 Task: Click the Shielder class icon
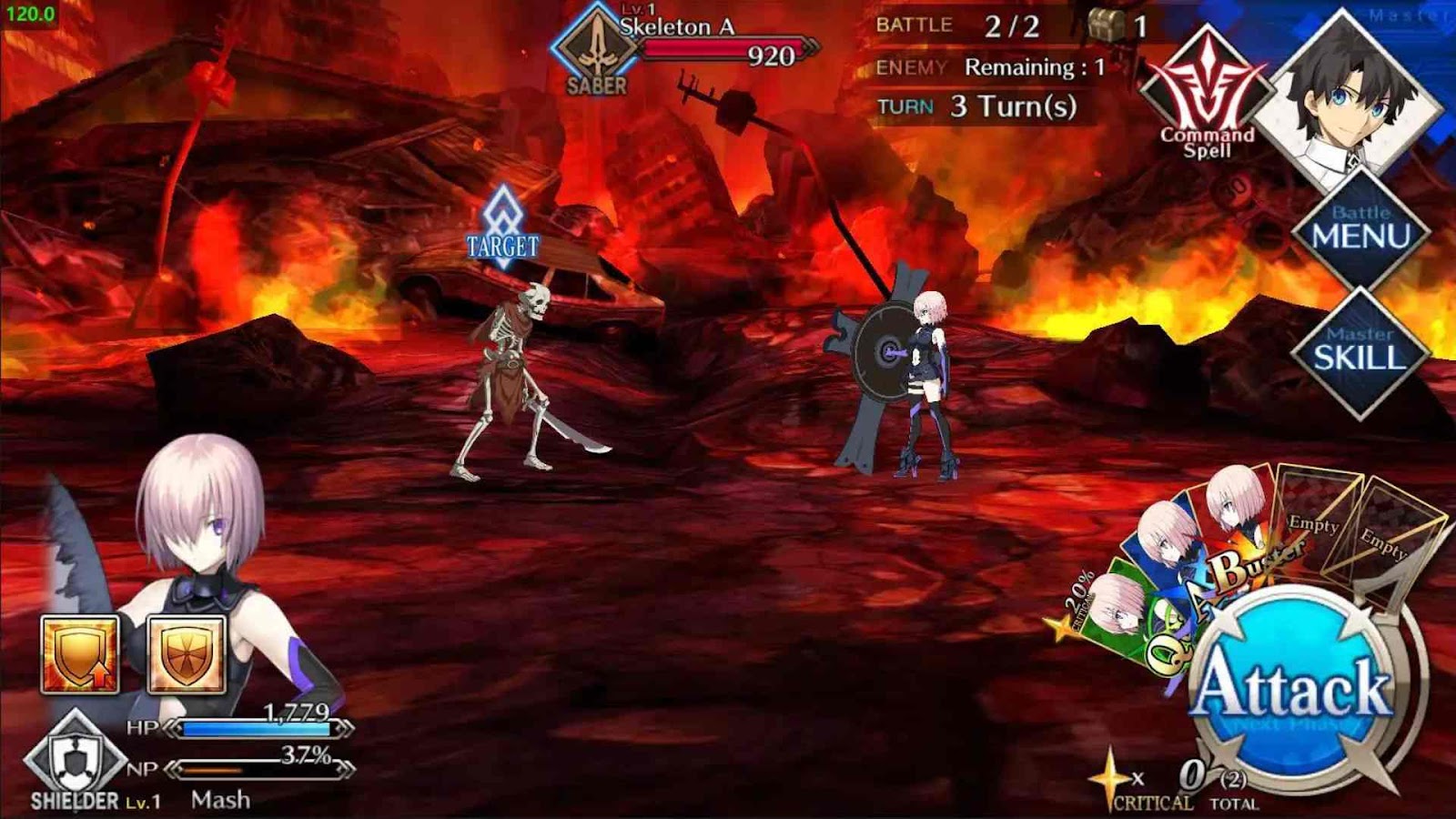(x=75, y=759)
